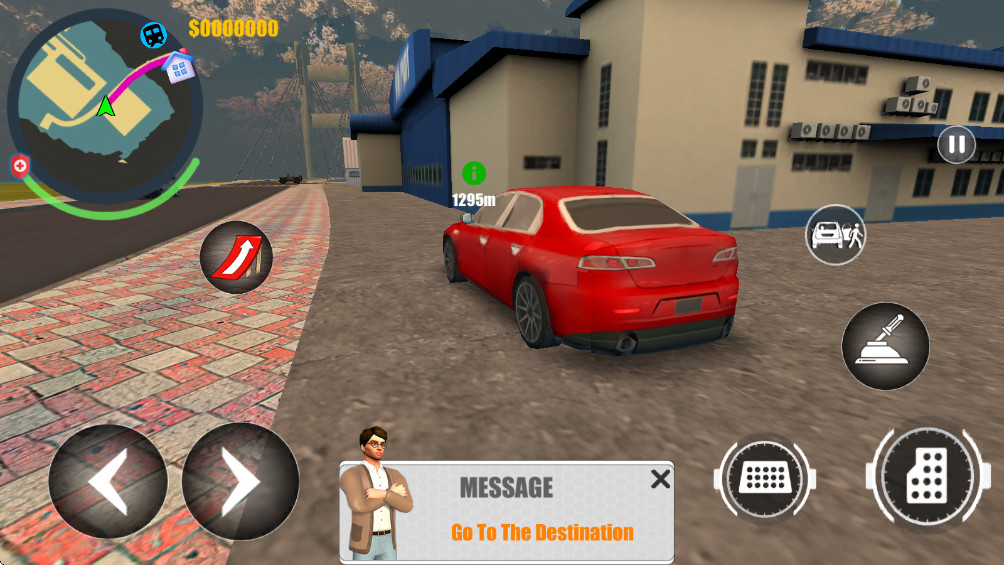Hit the accelerator pedal
This screenshot has width=1004, height=565.
pyautogui.click(x=925, y=476)
